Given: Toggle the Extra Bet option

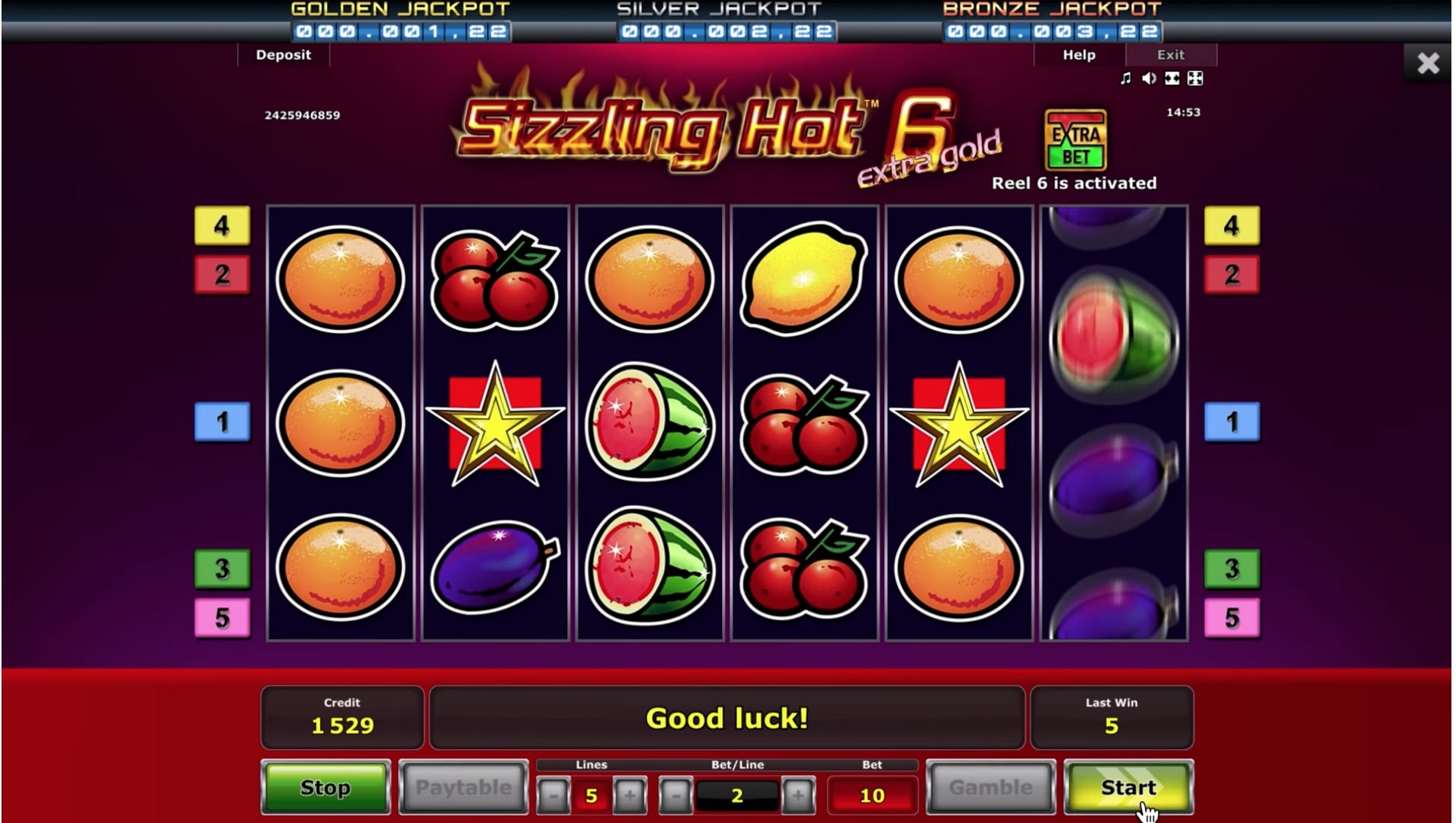Looking at the screenshot, I should click(x=1076, y=141).
